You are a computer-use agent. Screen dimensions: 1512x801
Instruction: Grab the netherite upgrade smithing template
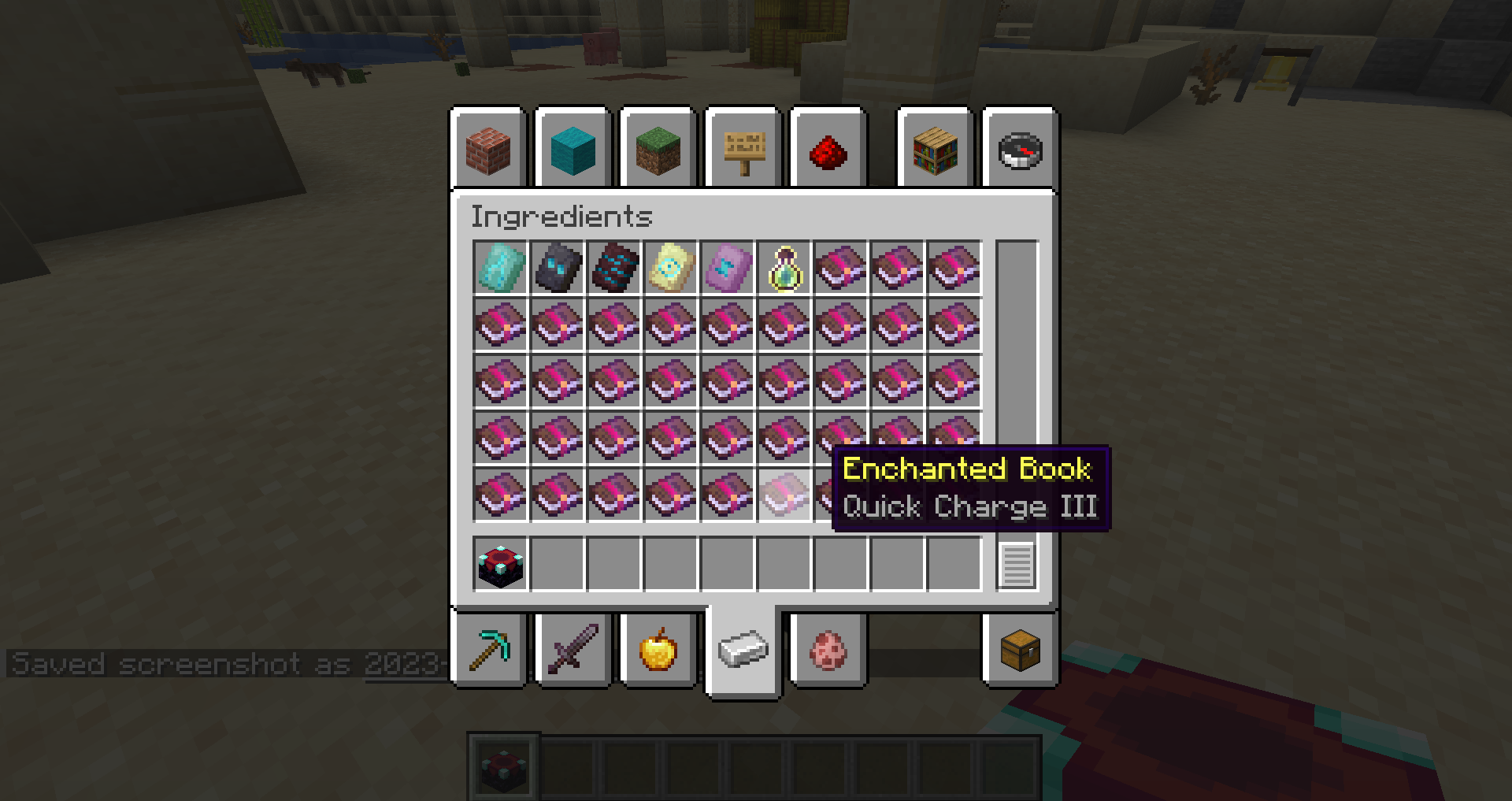(x=557, y=267)
